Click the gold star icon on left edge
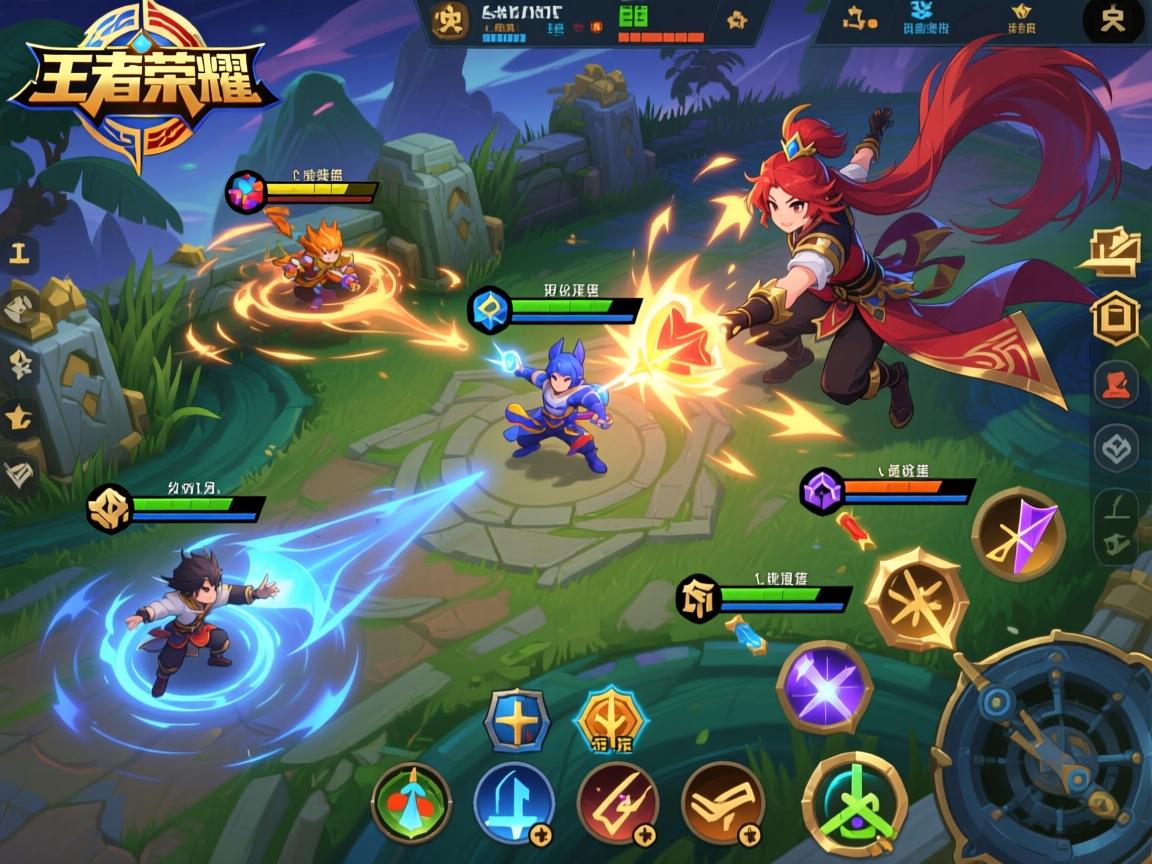 (x=20, y=416)
